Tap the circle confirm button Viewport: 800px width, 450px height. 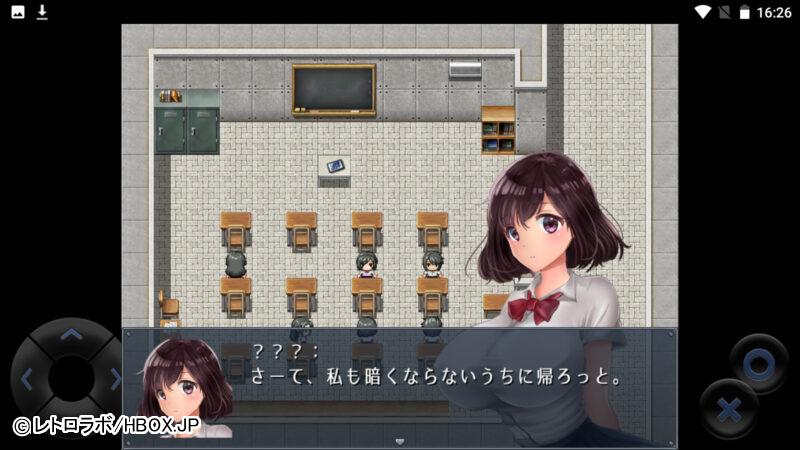pos(758,363)
